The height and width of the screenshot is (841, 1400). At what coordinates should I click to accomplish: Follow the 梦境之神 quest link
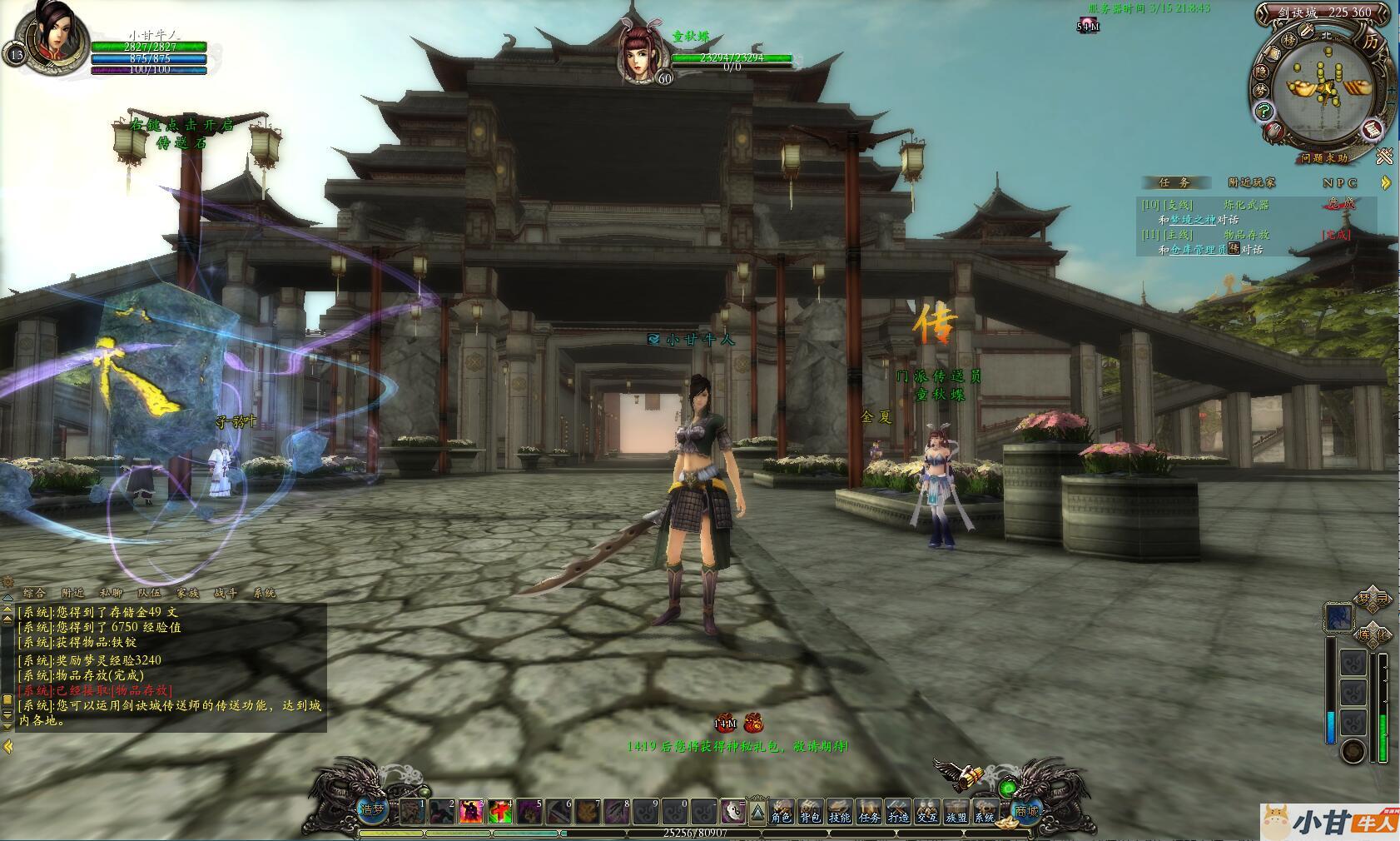coord(1193,220)
